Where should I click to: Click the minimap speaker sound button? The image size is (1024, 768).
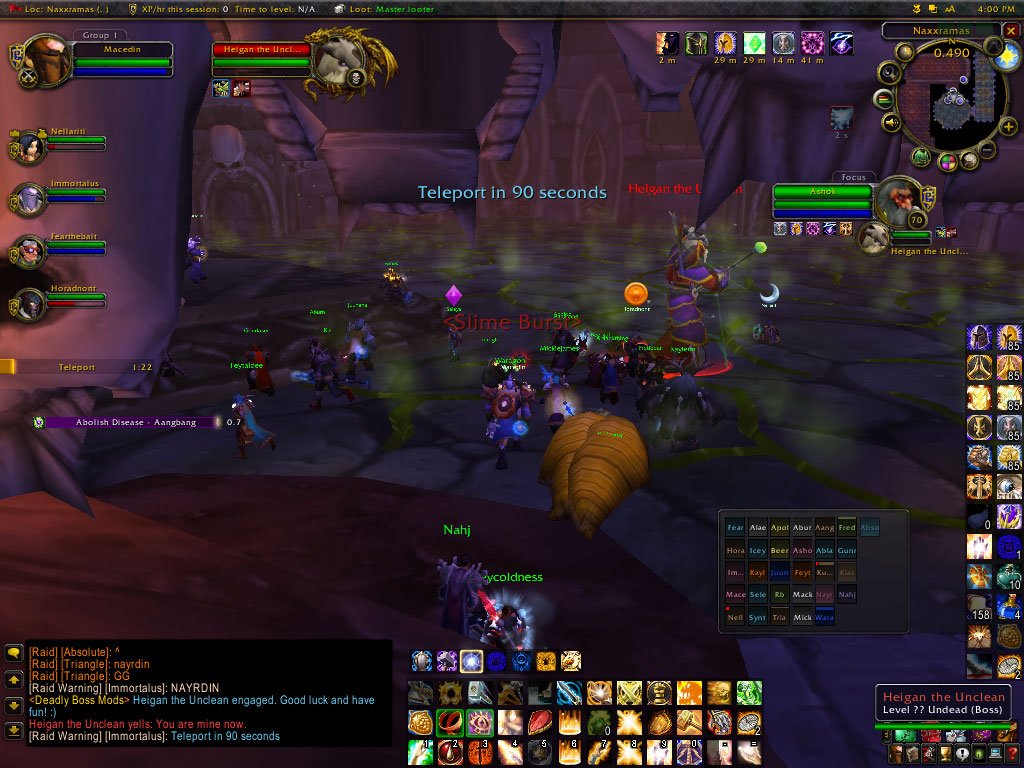[x=889, y=123]
